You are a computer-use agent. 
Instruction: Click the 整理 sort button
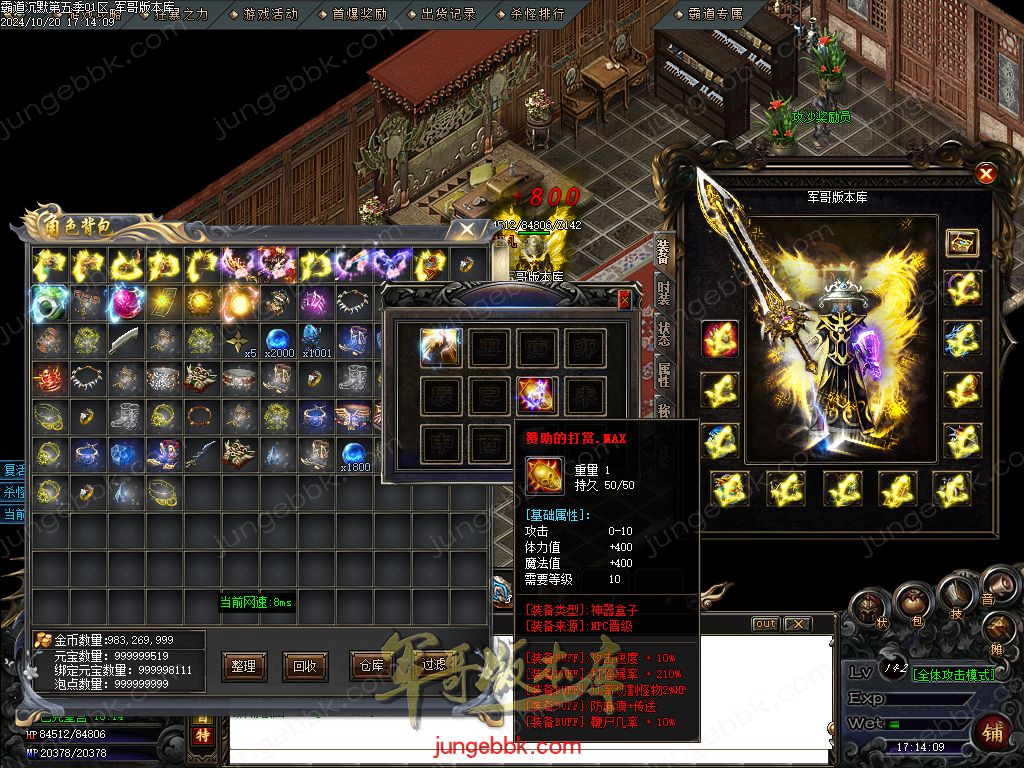[244, 665]
